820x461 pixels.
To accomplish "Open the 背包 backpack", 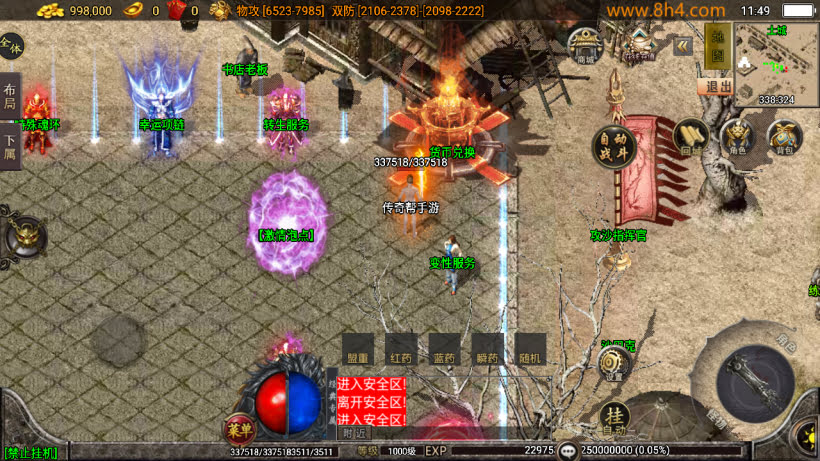I will point(784,137).
